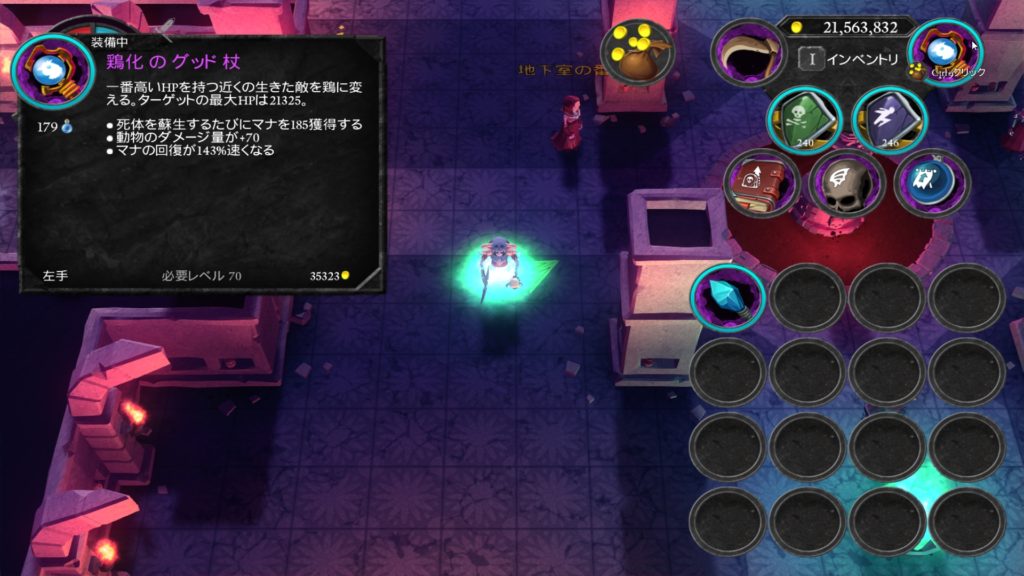Select the blue banner orb amulet
The width and height of the screenshot is (1024, 576).
click(931, 184)
